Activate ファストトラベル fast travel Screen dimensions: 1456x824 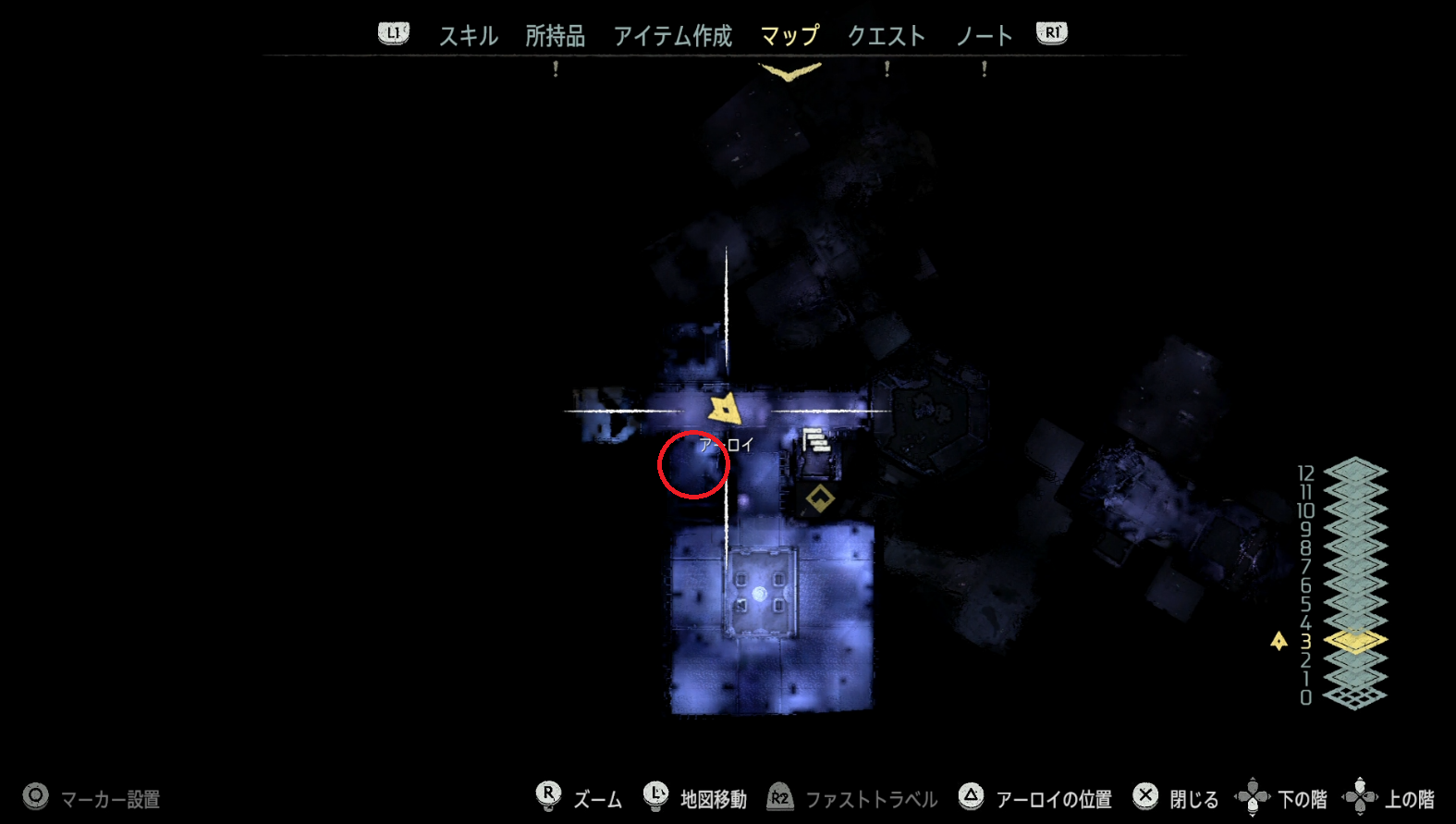coord(779,794)
